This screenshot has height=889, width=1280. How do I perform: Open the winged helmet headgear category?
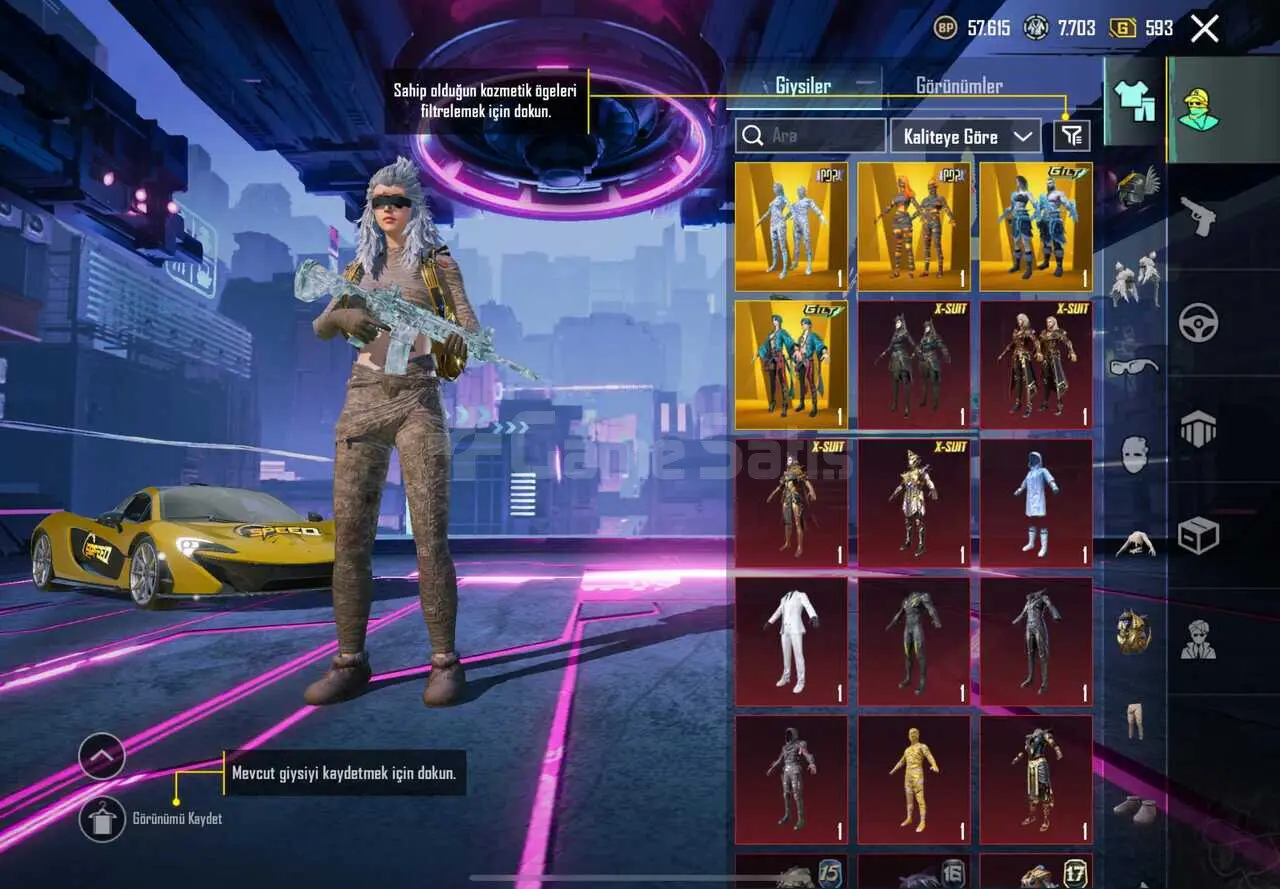coord(1136,188)
